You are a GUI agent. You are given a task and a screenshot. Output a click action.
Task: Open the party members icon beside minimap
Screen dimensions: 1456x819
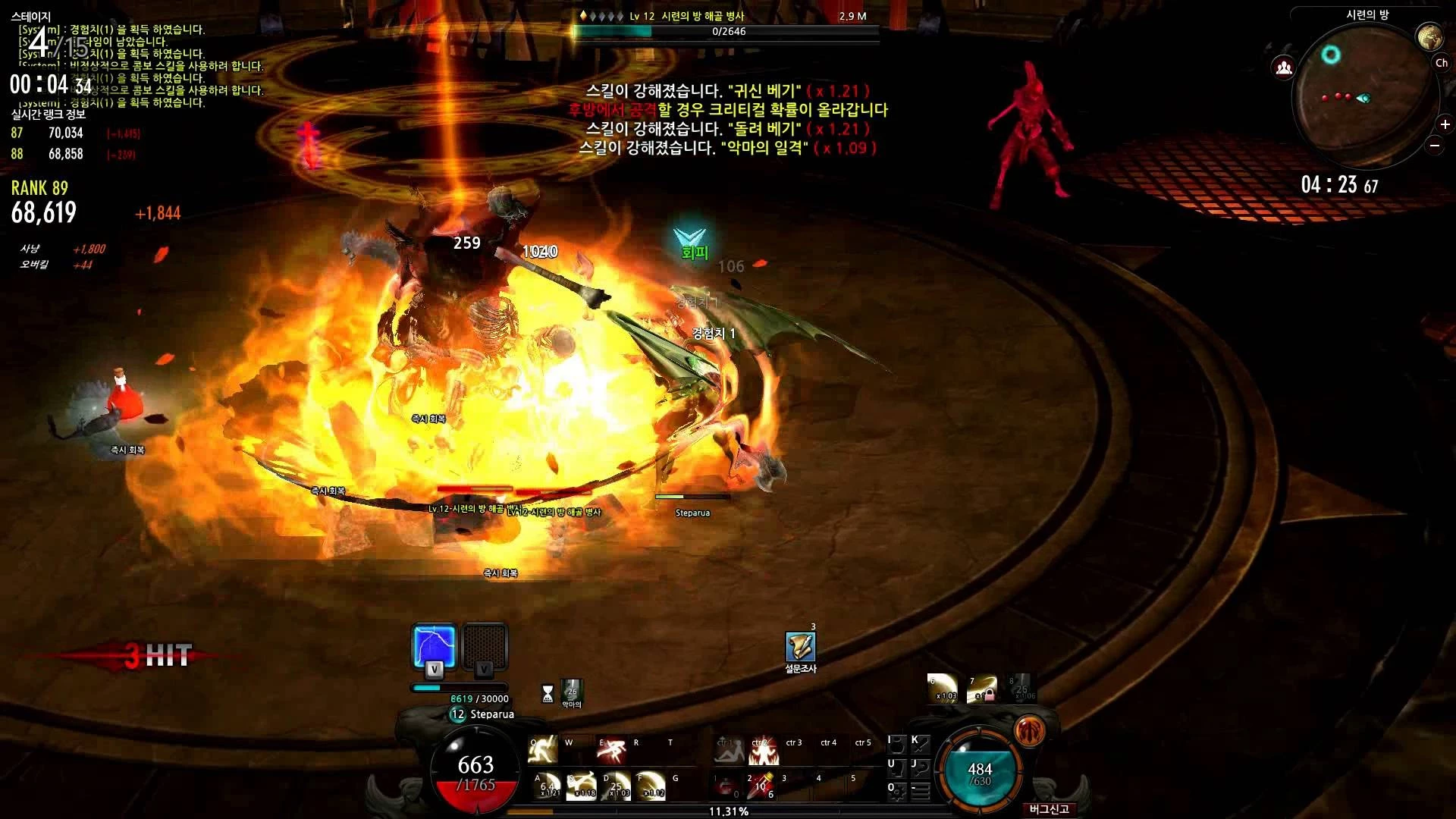1283,68
